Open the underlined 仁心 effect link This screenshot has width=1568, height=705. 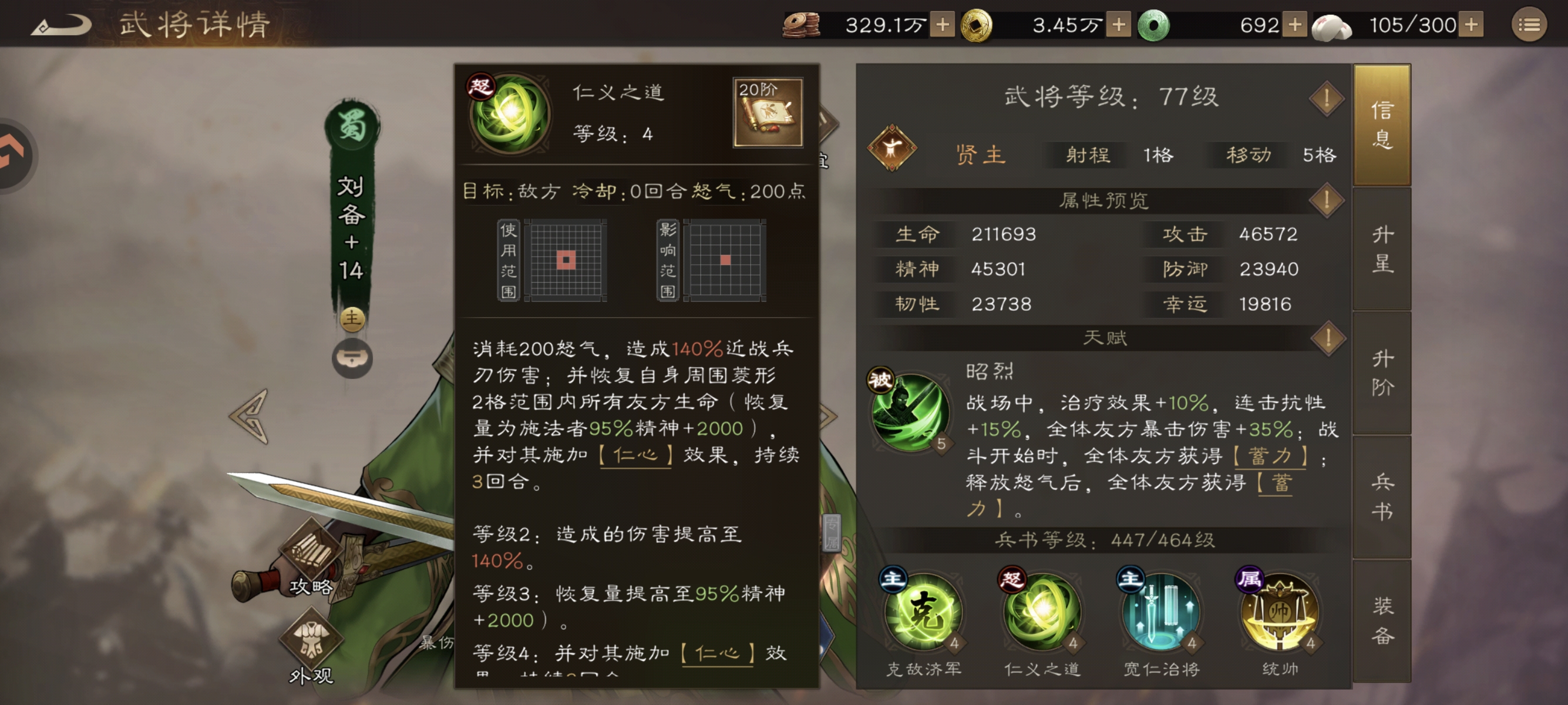pyautogui.click(x=635, y=455)
